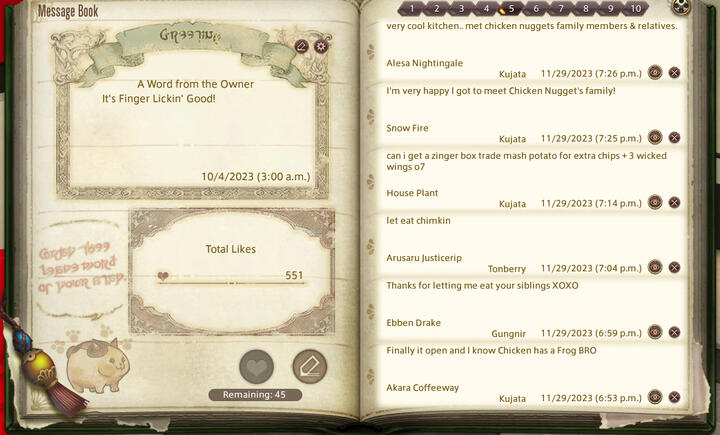The image size is (720, 435).
Task: Click the heart like button
Action: [x=257, y=367]
